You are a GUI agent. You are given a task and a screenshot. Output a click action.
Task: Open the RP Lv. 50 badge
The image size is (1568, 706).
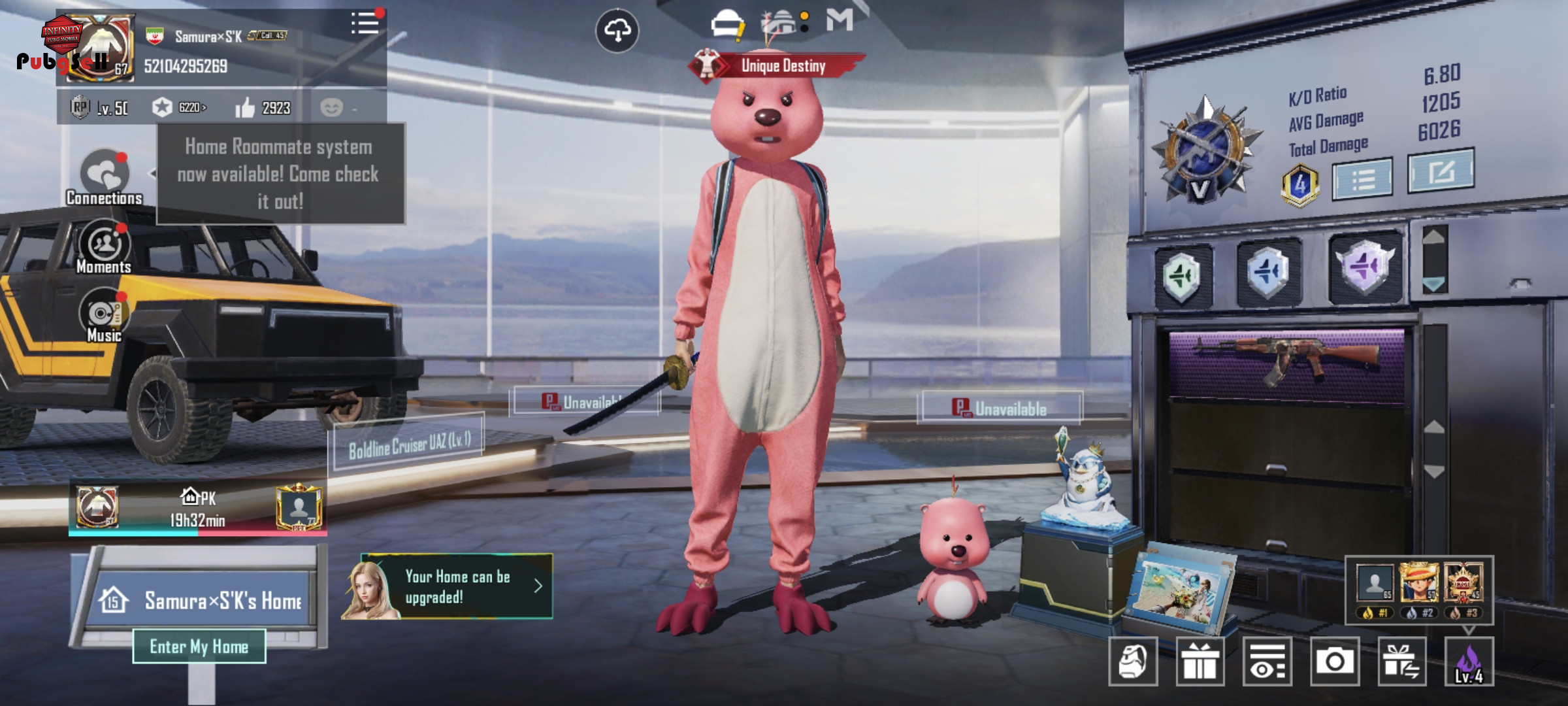[x=99, y=108]
